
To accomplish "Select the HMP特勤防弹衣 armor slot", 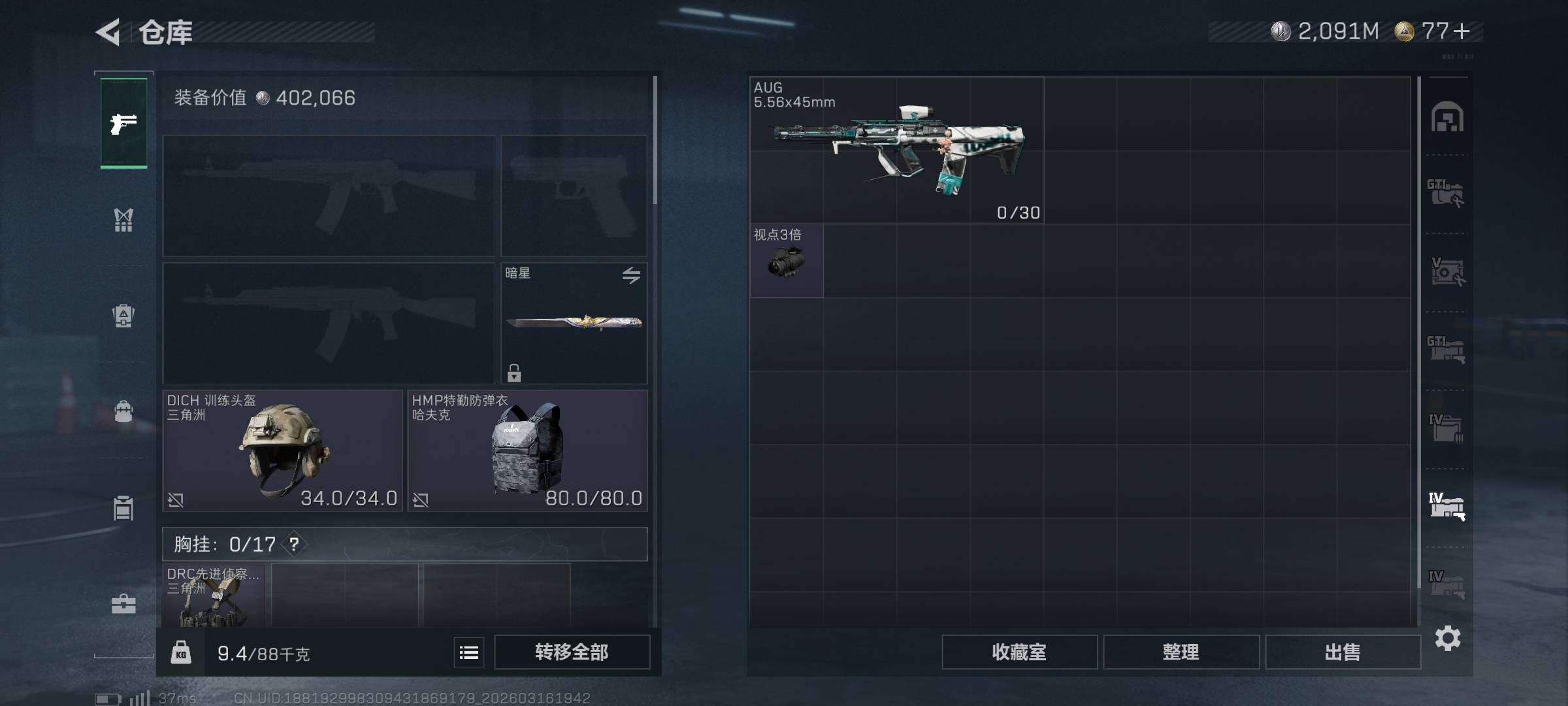I will click(x=527, y=450).
